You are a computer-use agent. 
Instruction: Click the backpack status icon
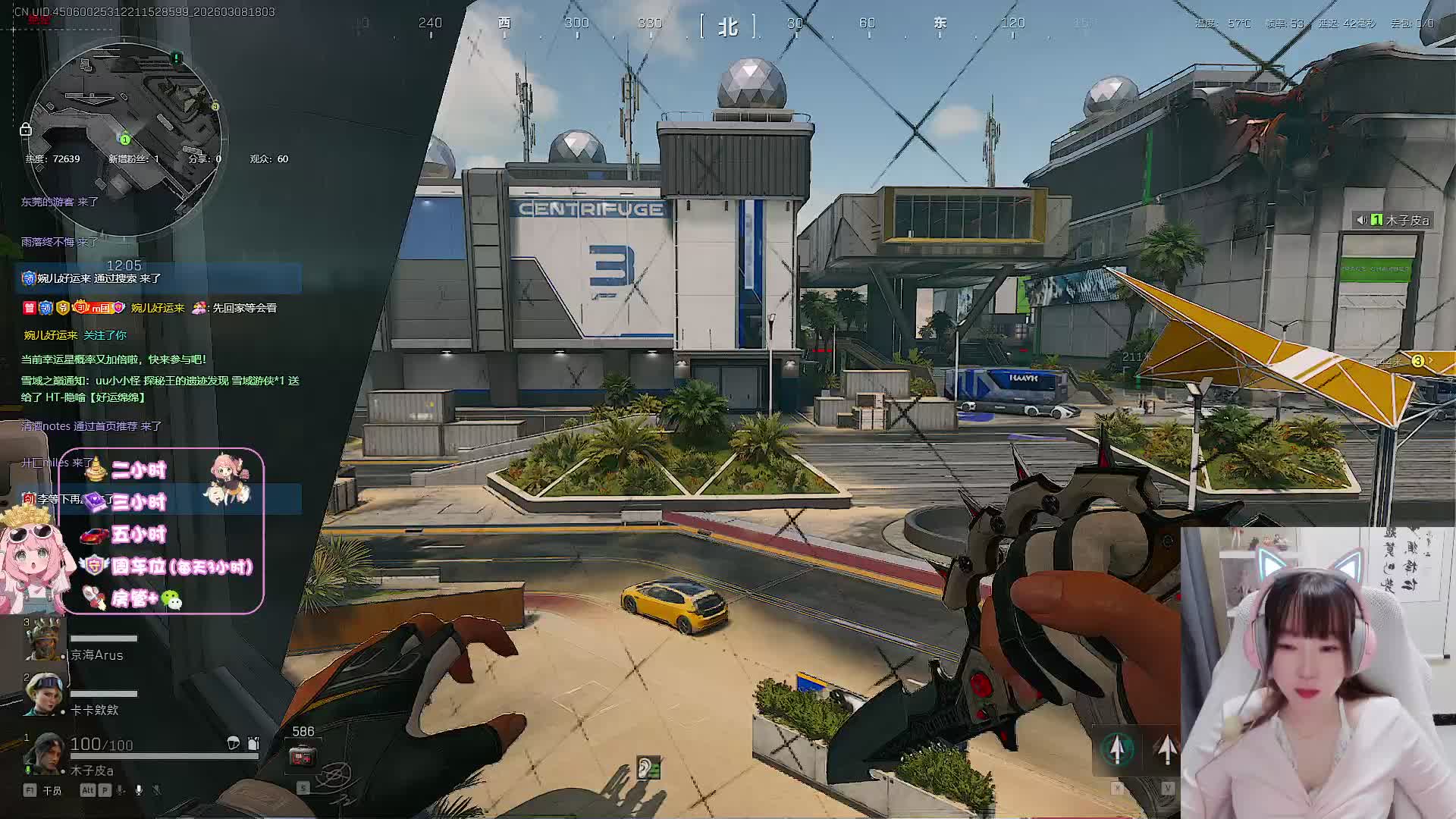point(253,743)
